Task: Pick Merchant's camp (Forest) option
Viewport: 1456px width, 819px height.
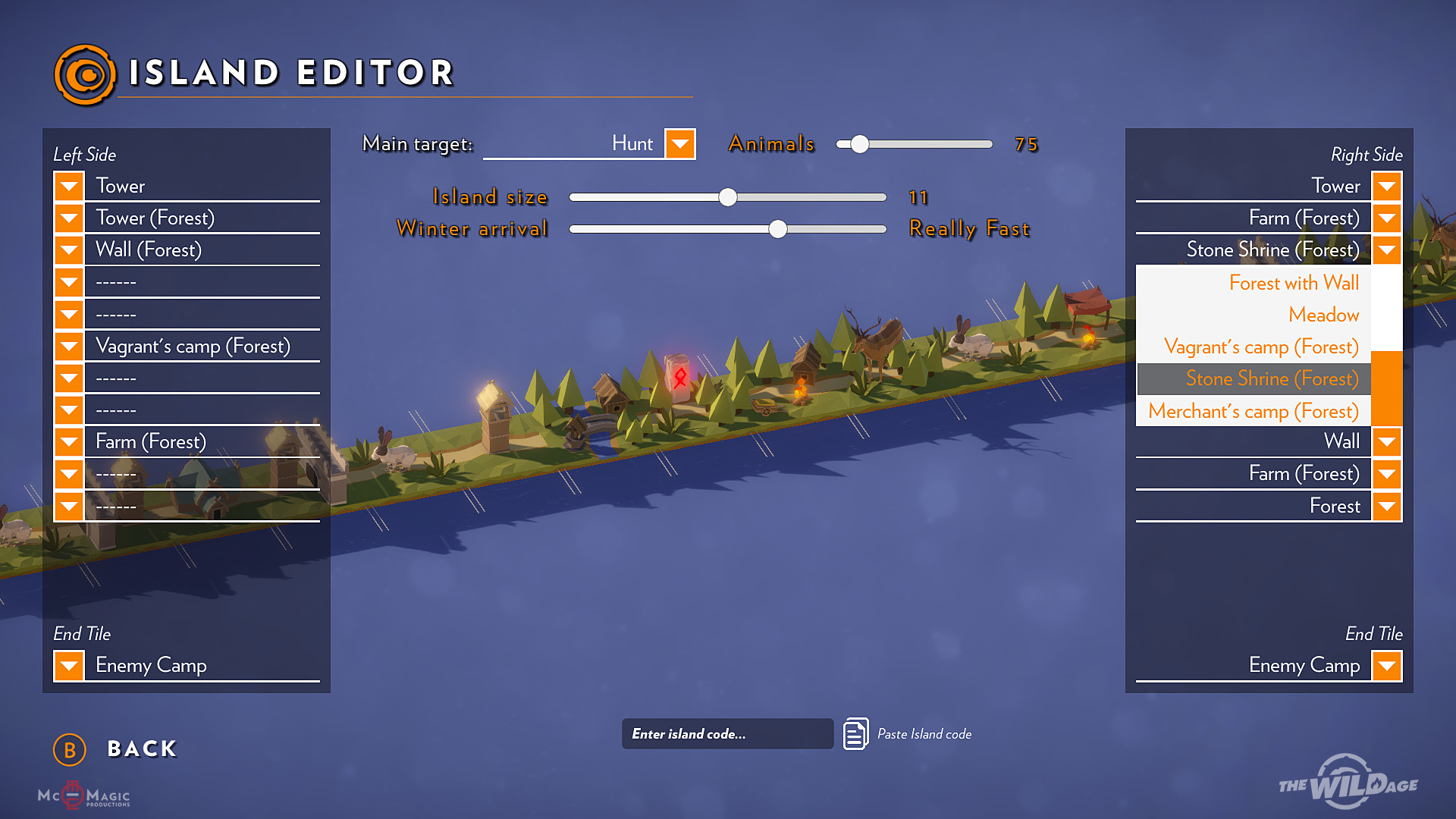Action: click(1253, 411)
